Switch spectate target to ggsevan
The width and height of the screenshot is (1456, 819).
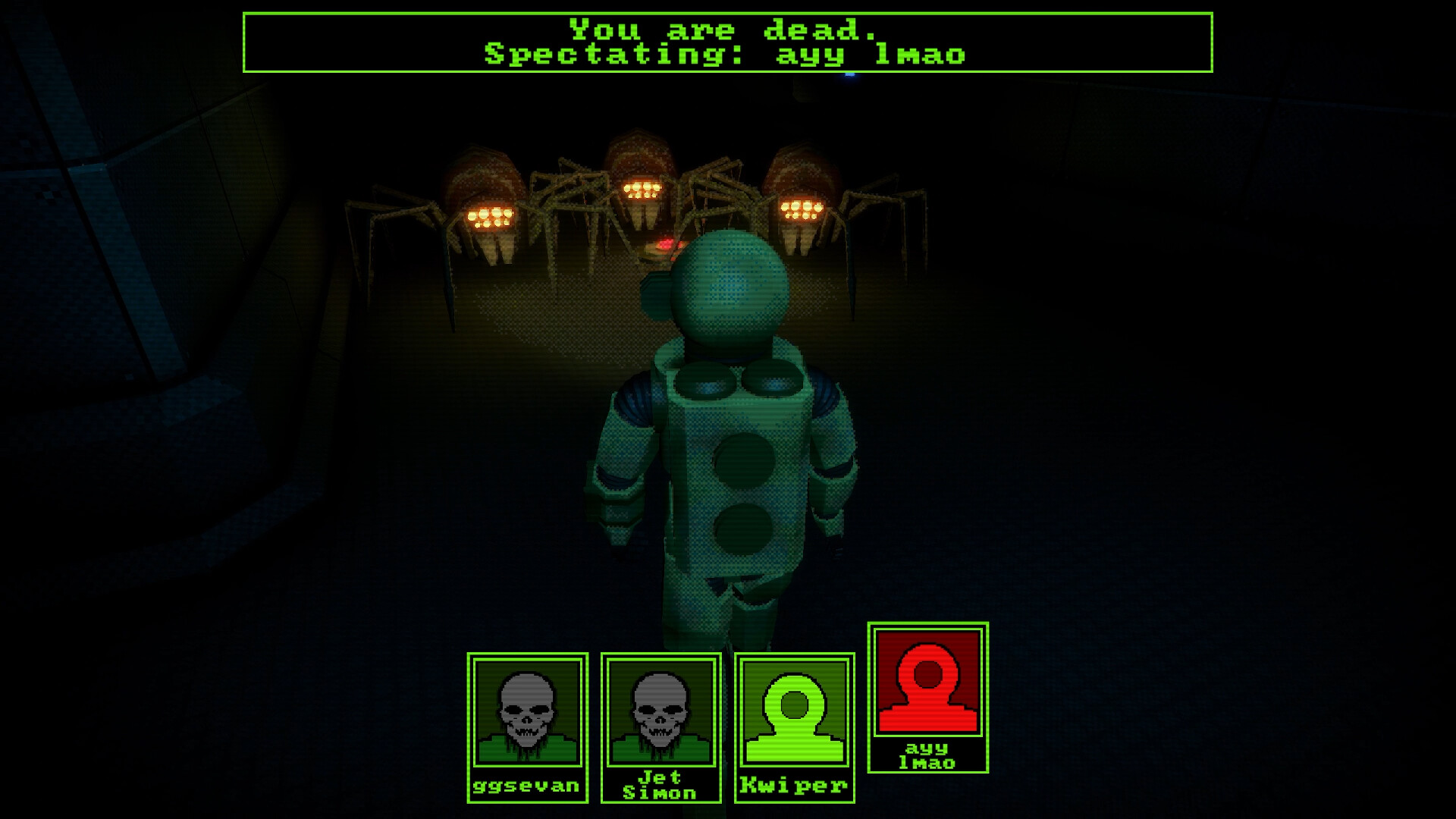pyautogui.click(x=526, y=728)
